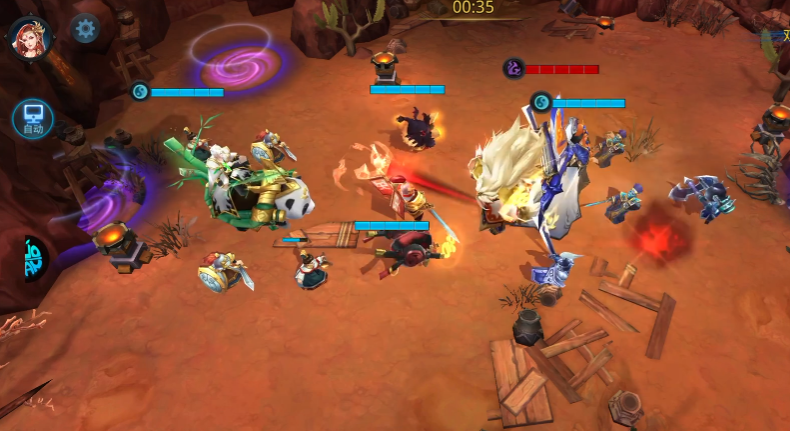Open the gear settings menu
The image size is (790, 431).
[x=85, y=29]
